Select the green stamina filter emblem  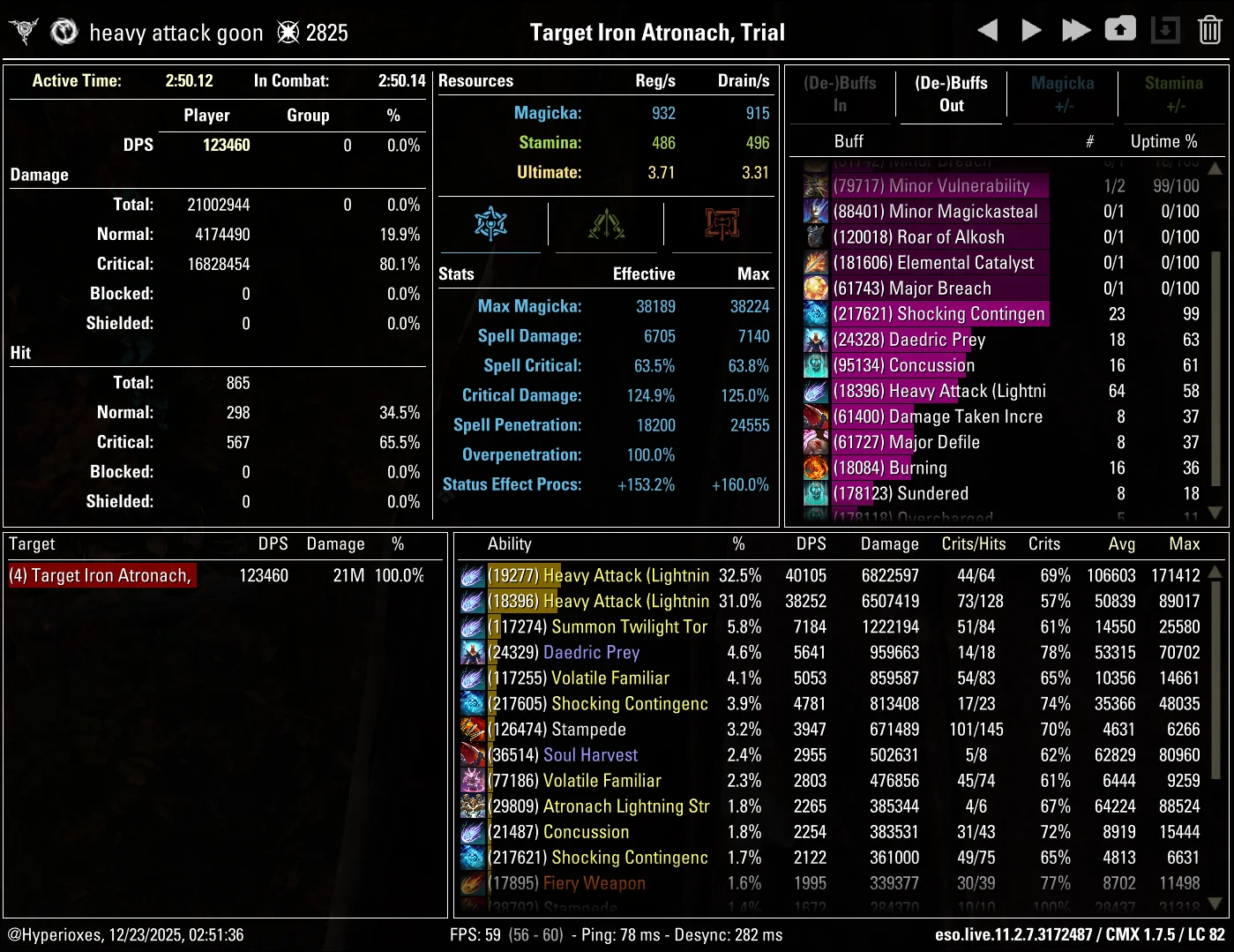pos(606,224)
